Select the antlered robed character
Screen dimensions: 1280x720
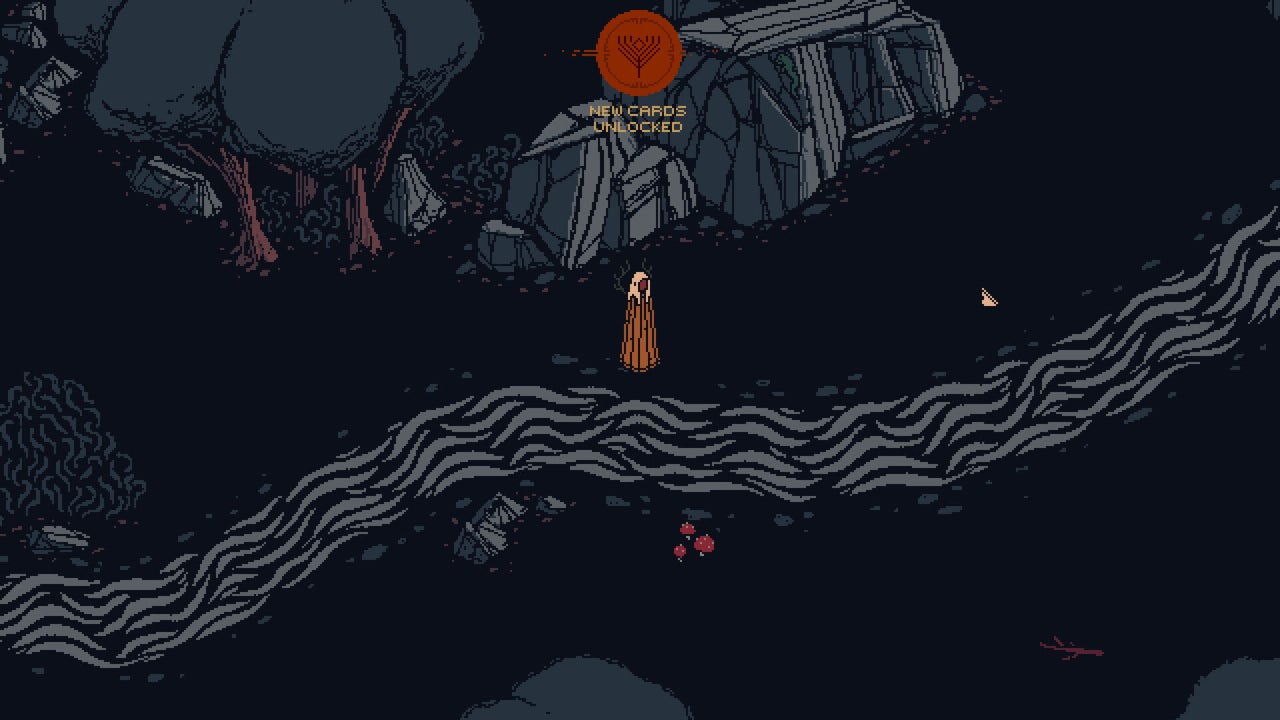(x=639, y=320)
